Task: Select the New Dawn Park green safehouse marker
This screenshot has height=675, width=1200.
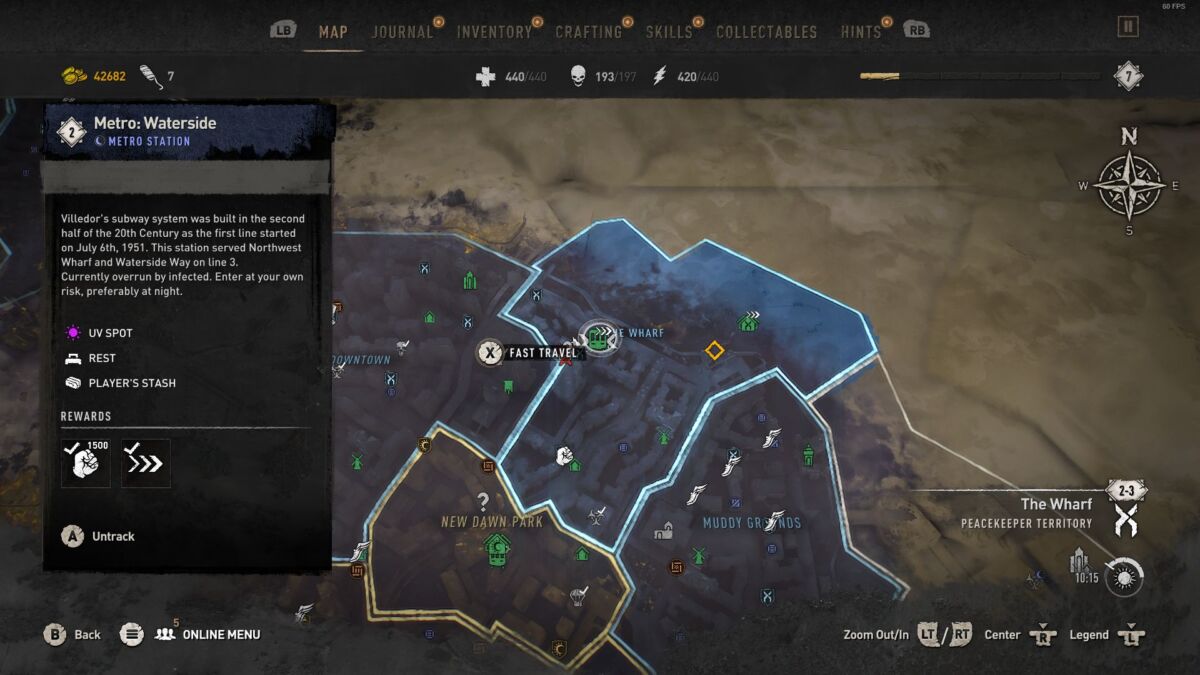Action: (x=496, y=548)
